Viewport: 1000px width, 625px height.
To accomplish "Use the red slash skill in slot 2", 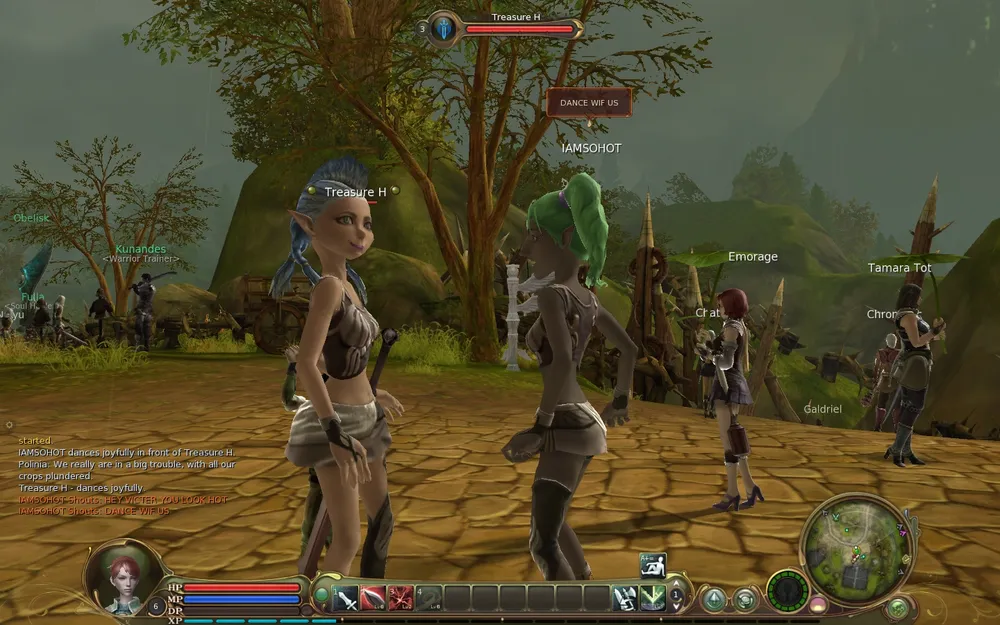I will [373, 598].
